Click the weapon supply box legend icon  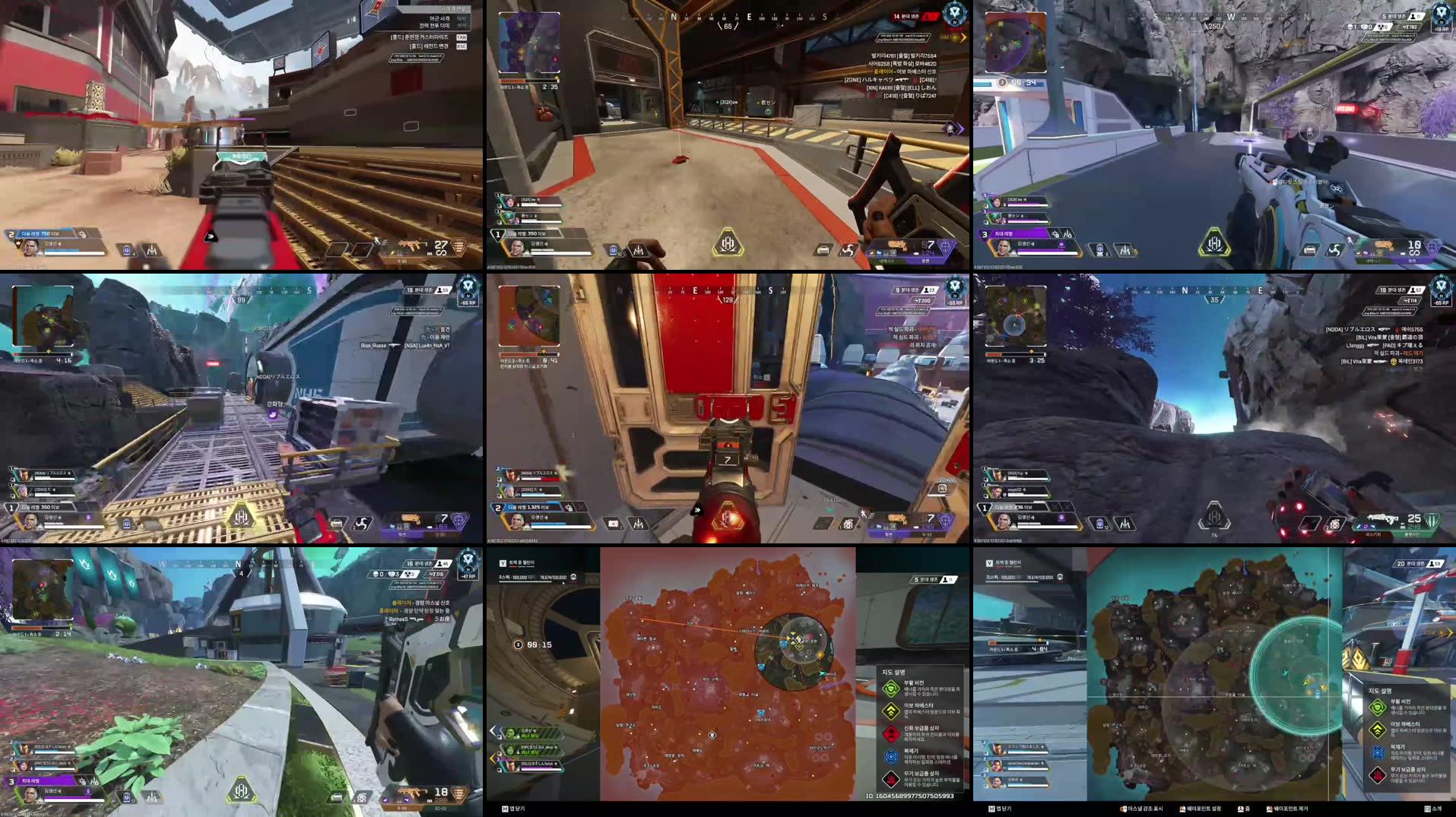pos(891,777)
